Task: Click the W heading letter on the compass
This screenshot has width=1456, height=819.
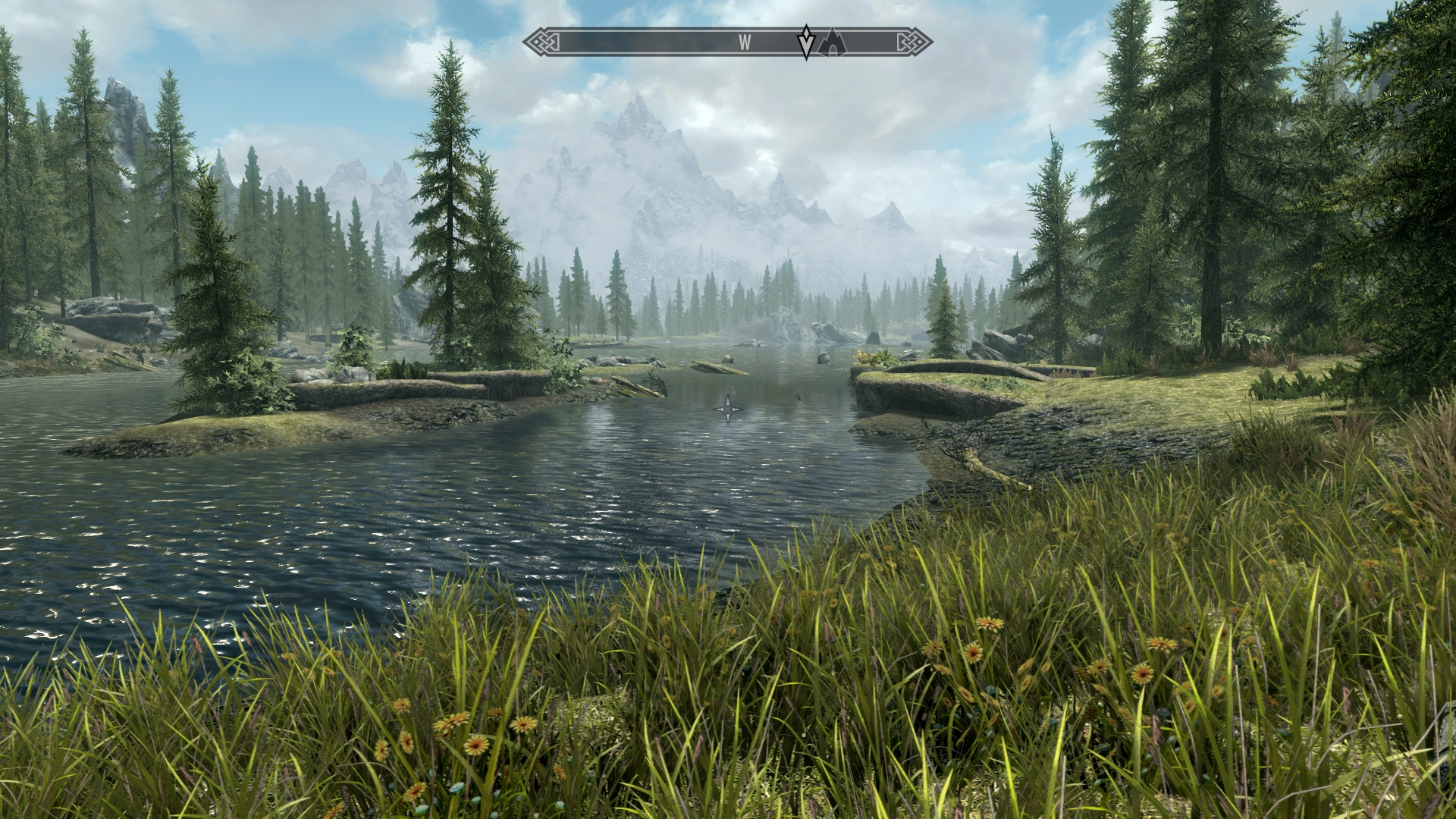Action: (x=745, y=43)
